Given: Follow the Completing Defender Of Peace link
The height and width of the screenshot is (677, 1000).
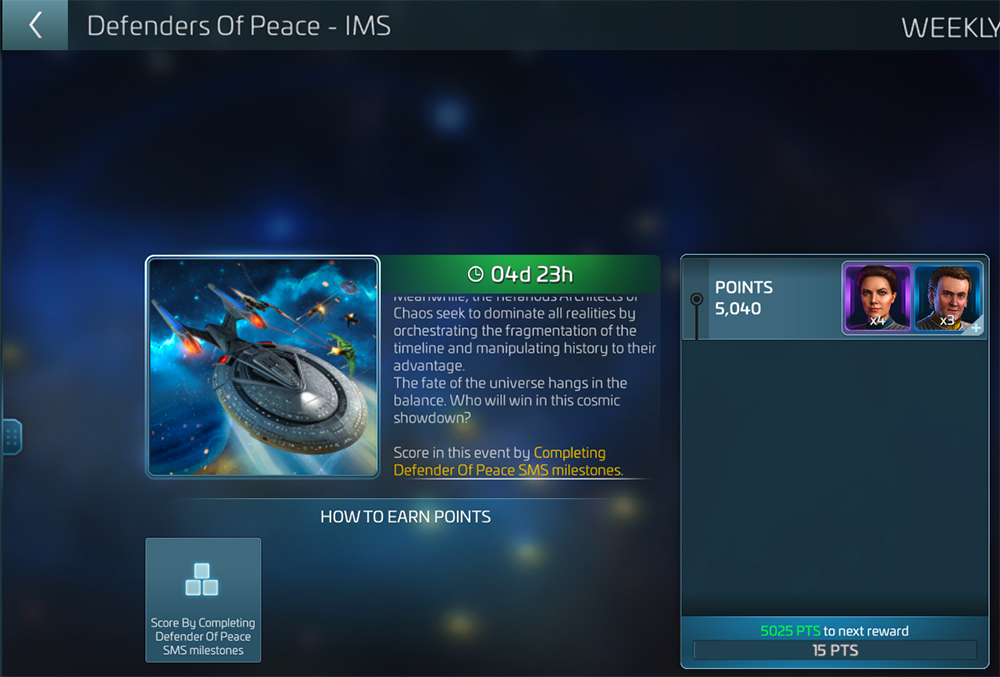Looking at the screenshot, I should click(x=508, y=461).
